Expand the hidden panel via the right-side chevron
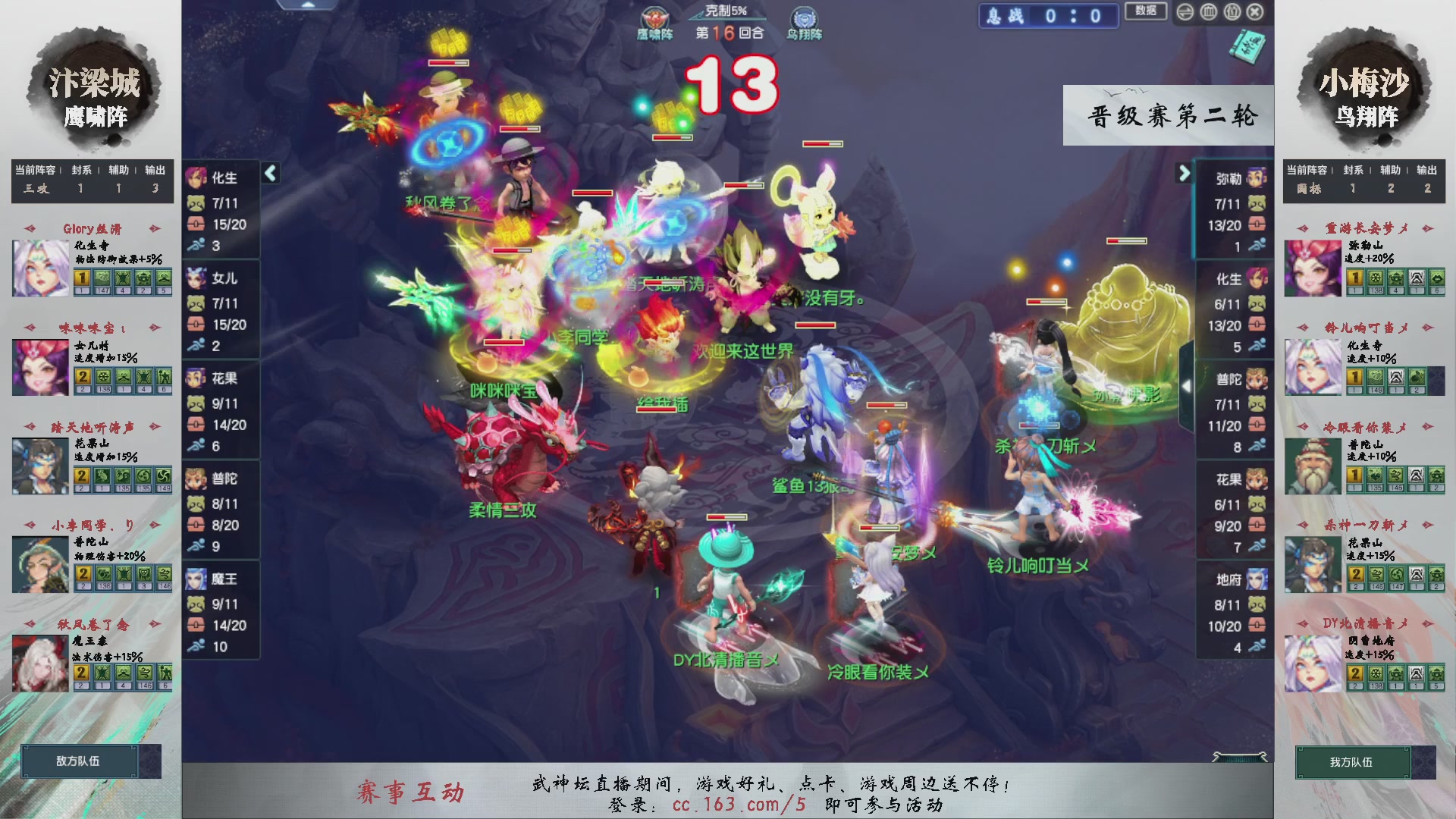1456x819 pixels. pyautogui.click(x=1187, y=385)
